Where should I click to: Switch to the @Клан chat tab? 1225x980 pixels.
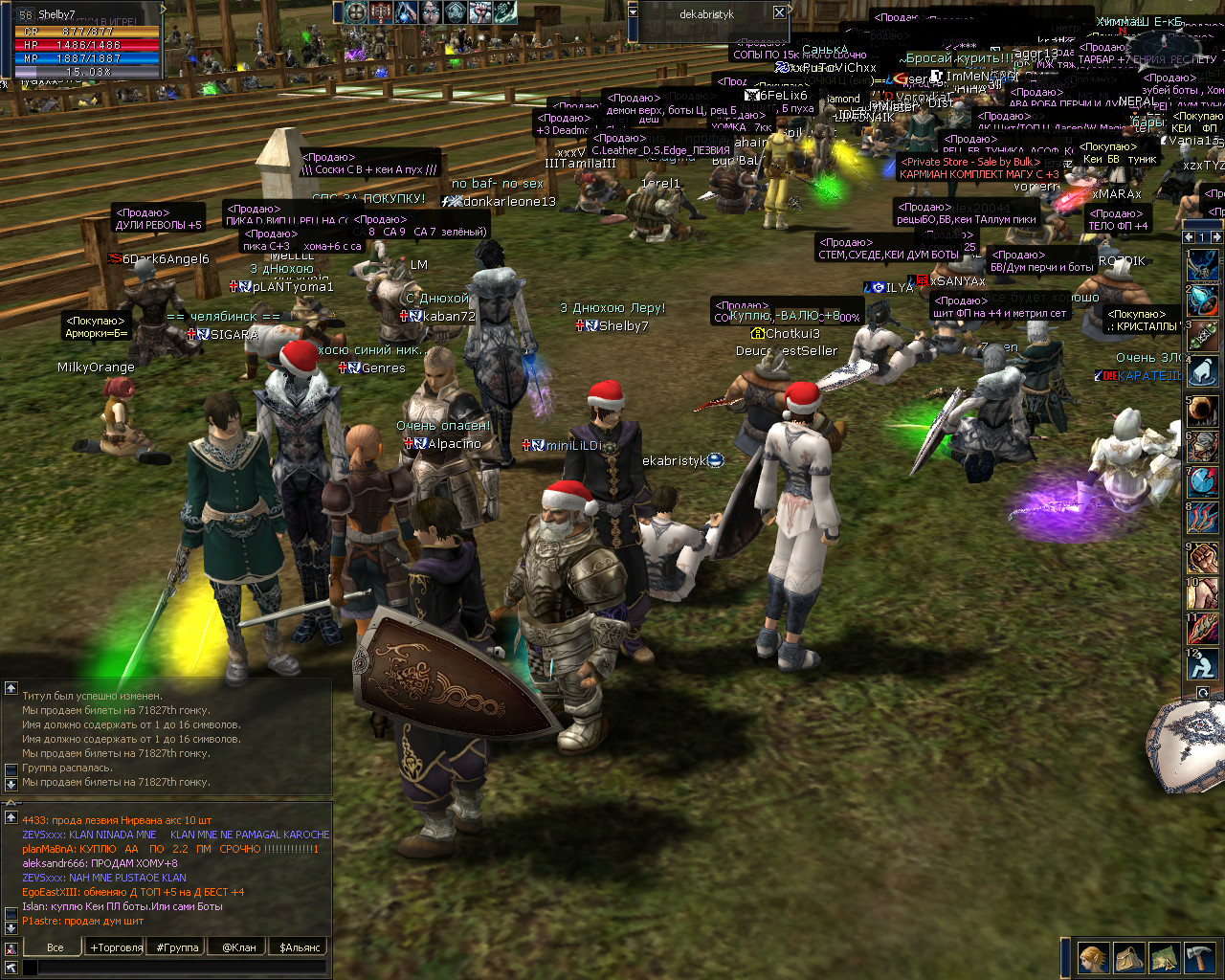(238, 947)
